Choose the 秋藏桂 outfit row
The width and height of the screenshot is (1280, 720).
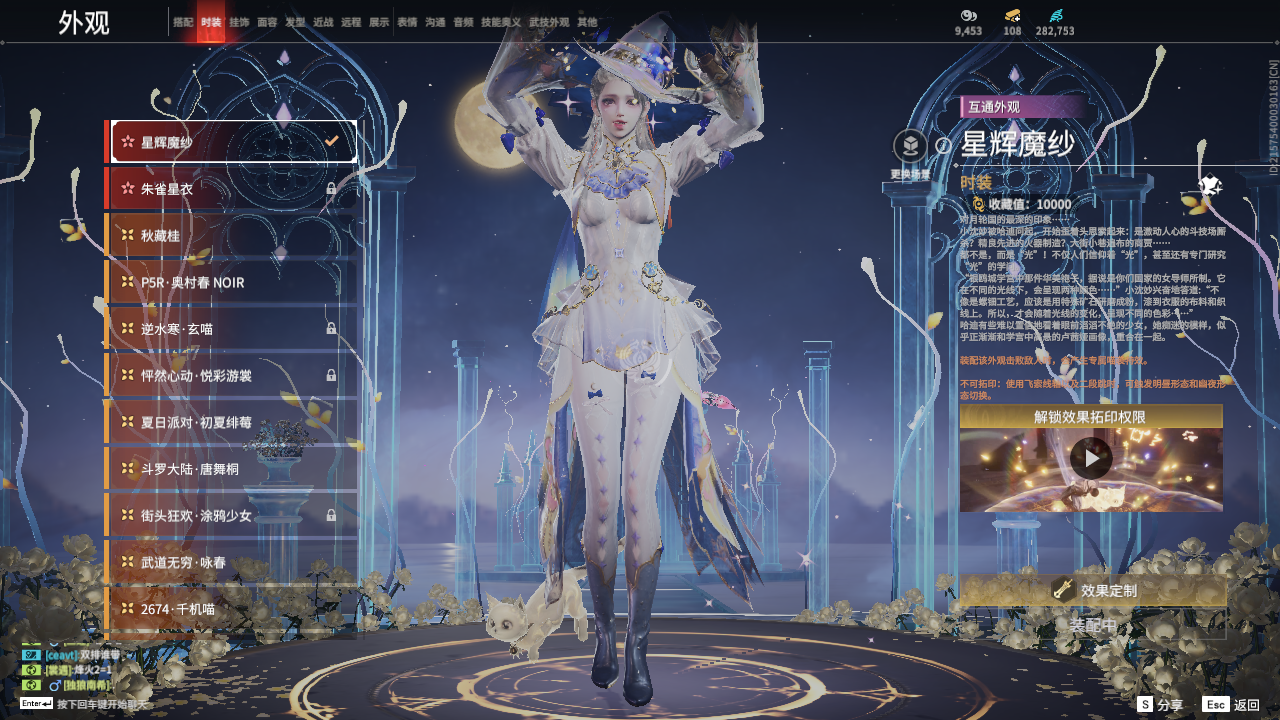pyautogui.click(x=232, y=236)
